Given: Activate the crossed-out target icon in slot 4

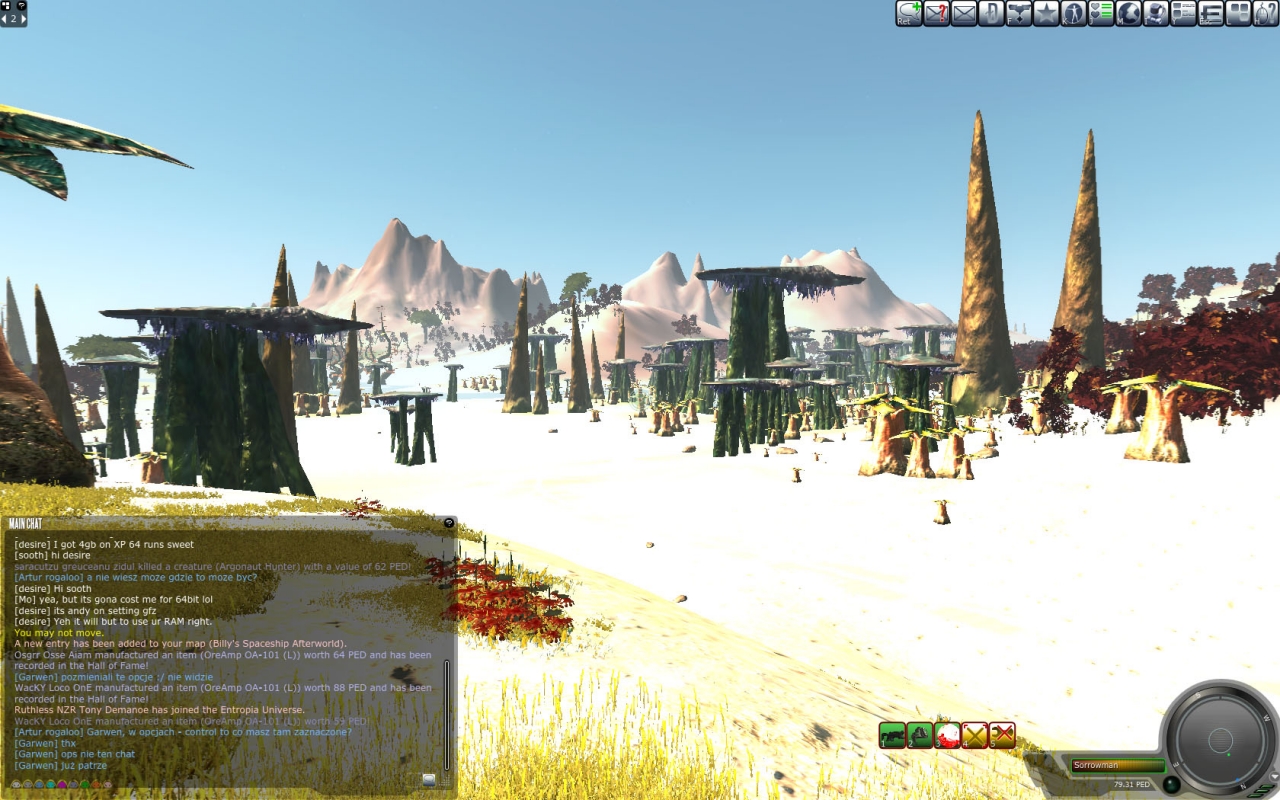Looking at the screenshot, I should [x=975, y=735].
